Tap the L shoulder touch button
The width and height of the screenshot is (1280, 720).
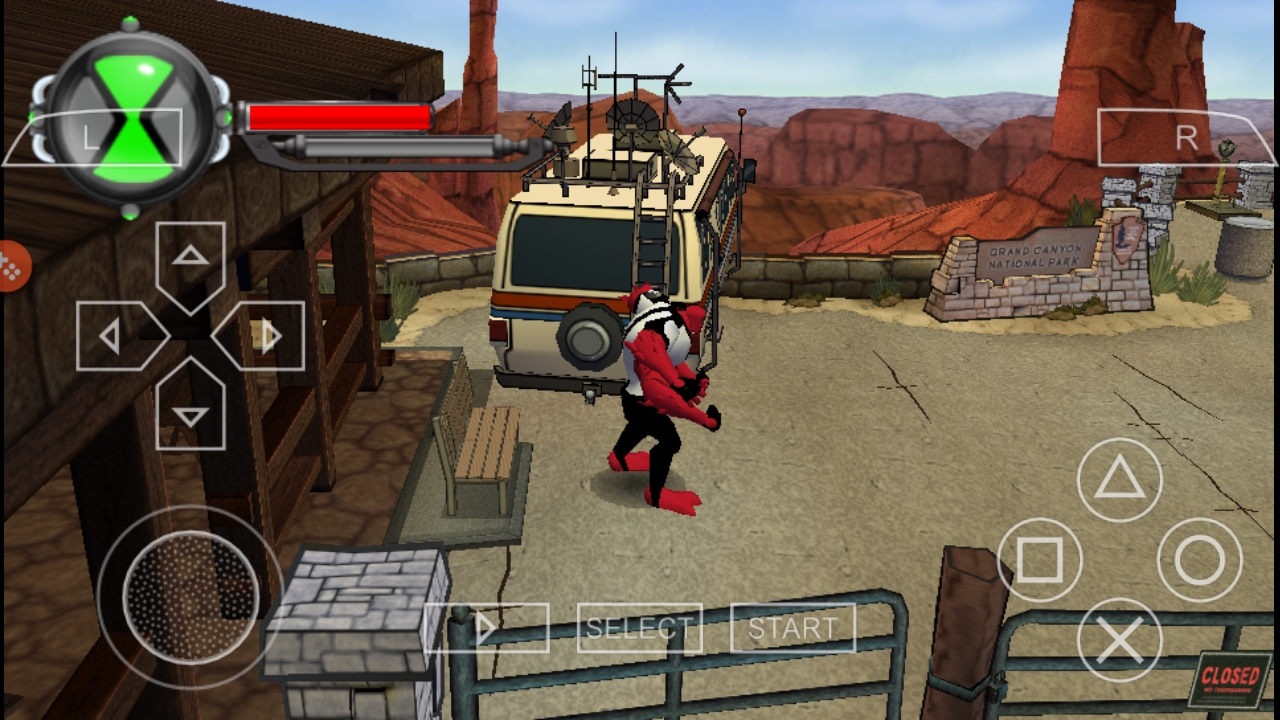click(x=92, y=137)
